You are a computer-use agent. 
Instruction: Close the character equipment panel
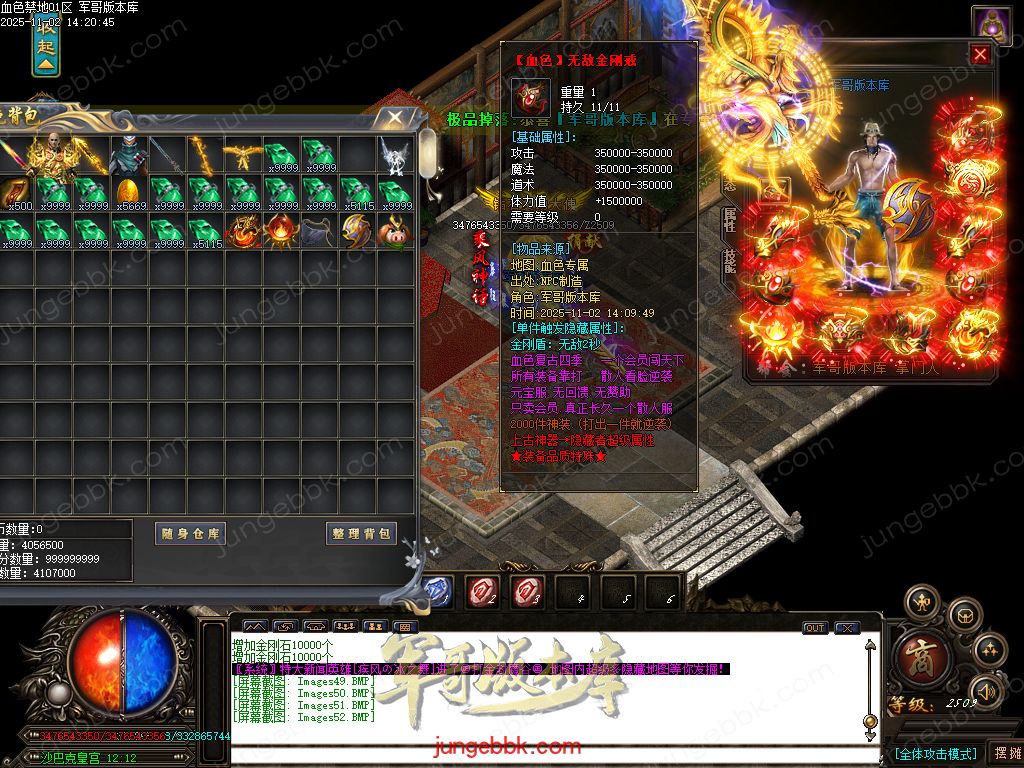coord(980,55)
